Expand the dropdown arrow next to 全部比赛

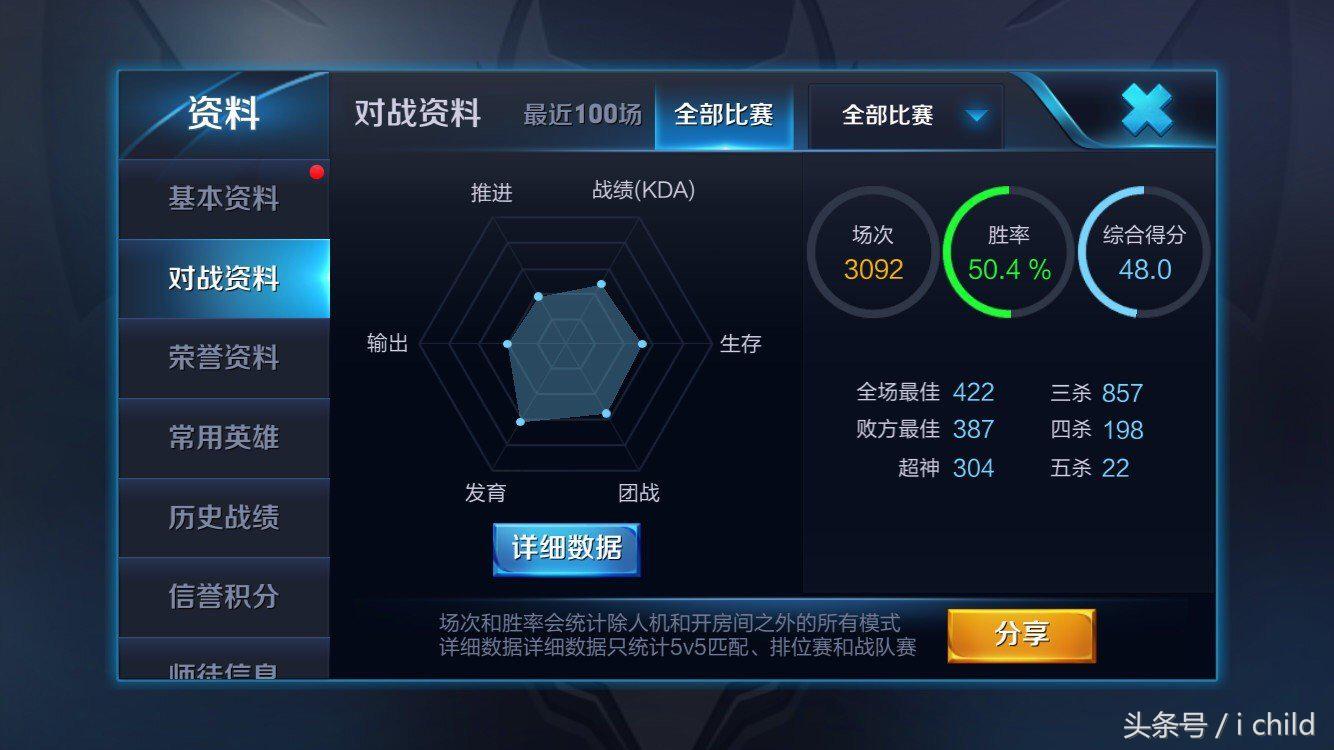click(x=977, y=115)
